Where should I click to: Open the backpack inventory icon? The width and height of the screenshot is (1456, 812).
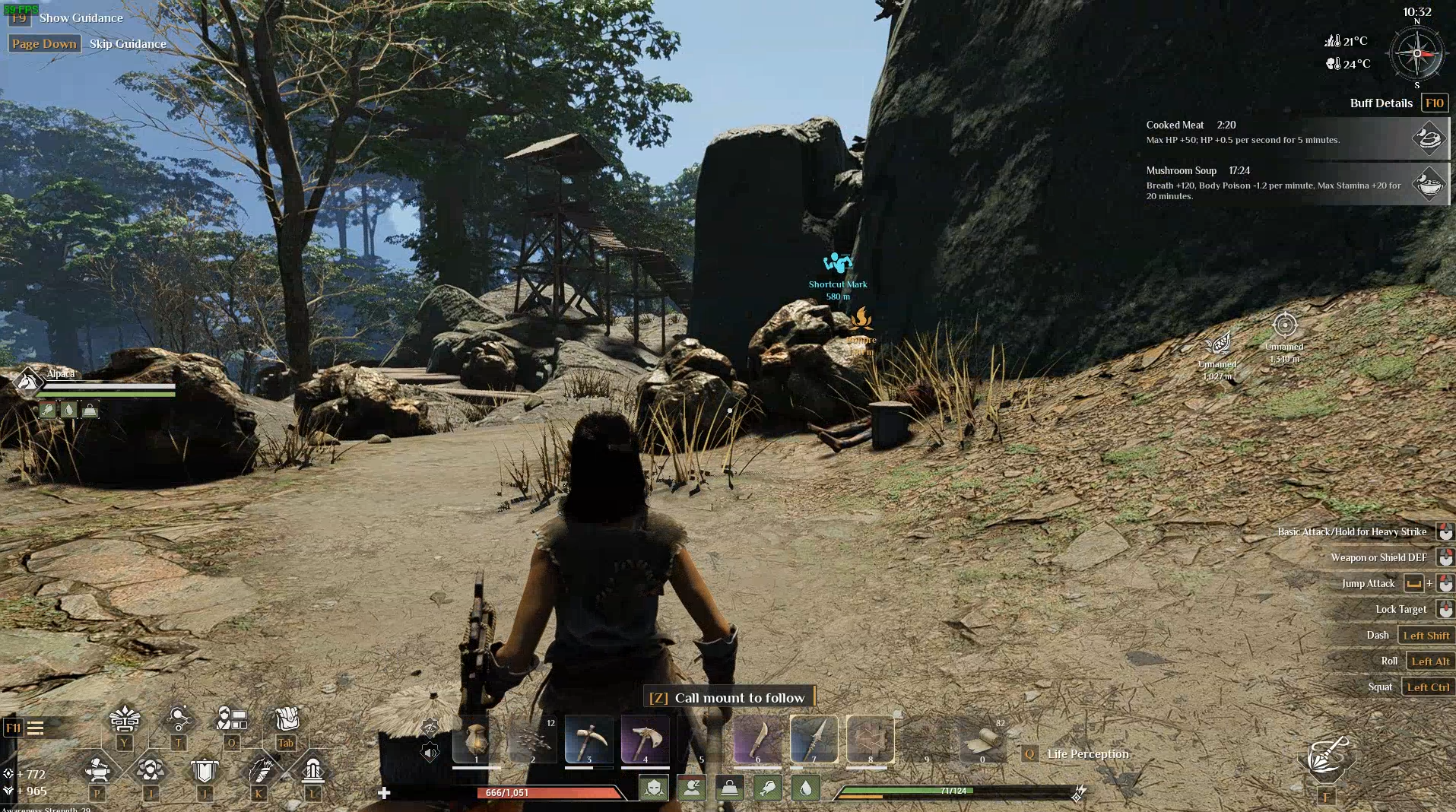pyautogui.click(x=286, y=718)
